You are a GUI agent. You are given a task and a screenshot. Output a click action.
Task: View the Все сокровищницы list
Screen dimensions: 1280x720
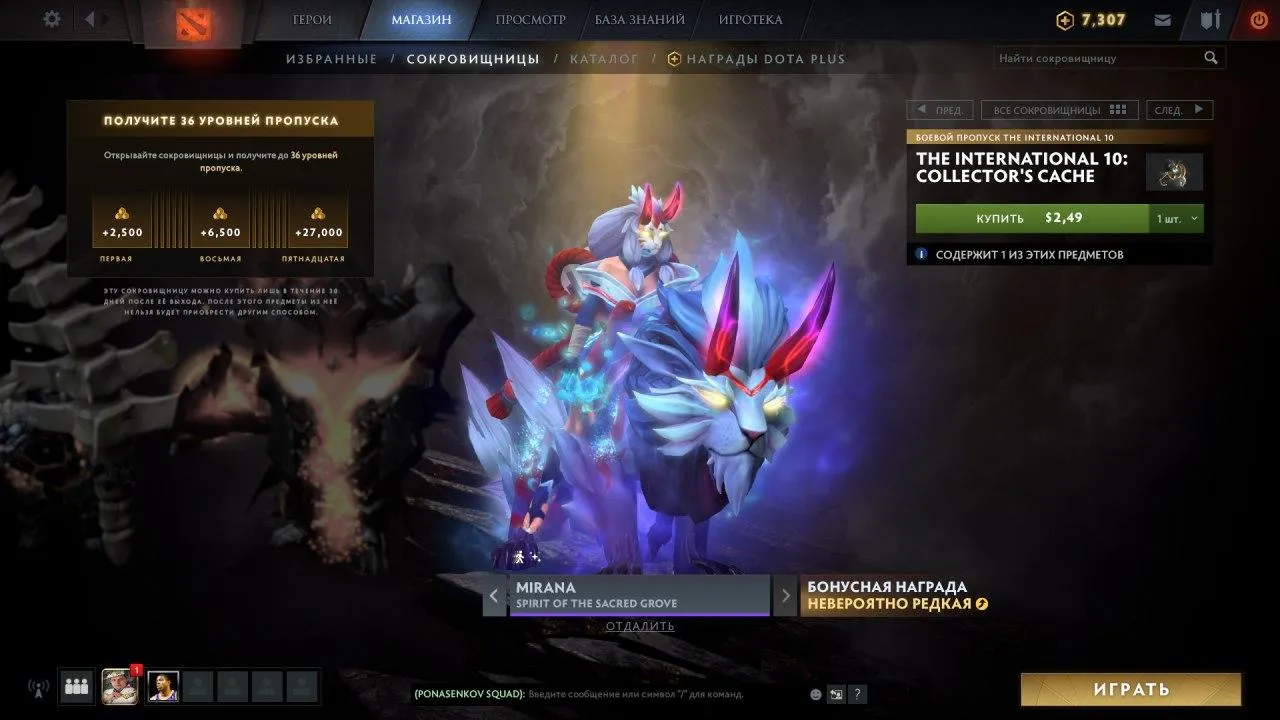1059,110
